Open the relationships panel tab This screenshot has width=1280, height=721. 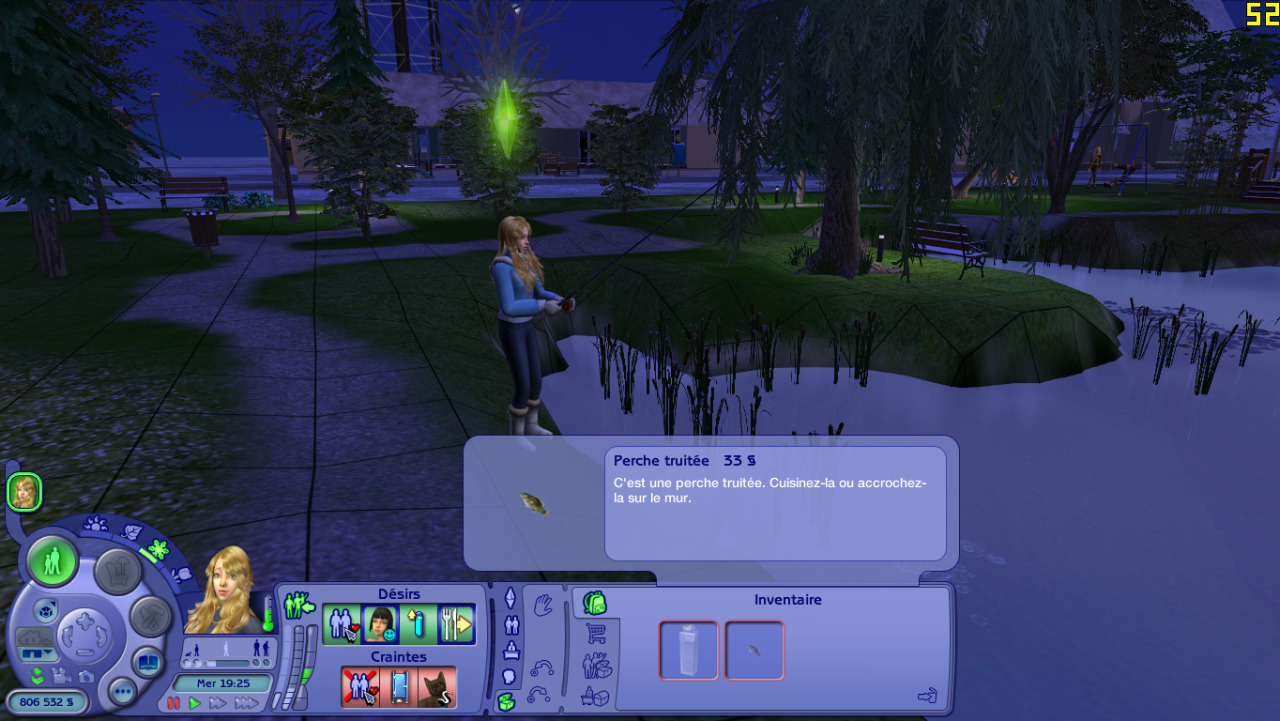511,625
